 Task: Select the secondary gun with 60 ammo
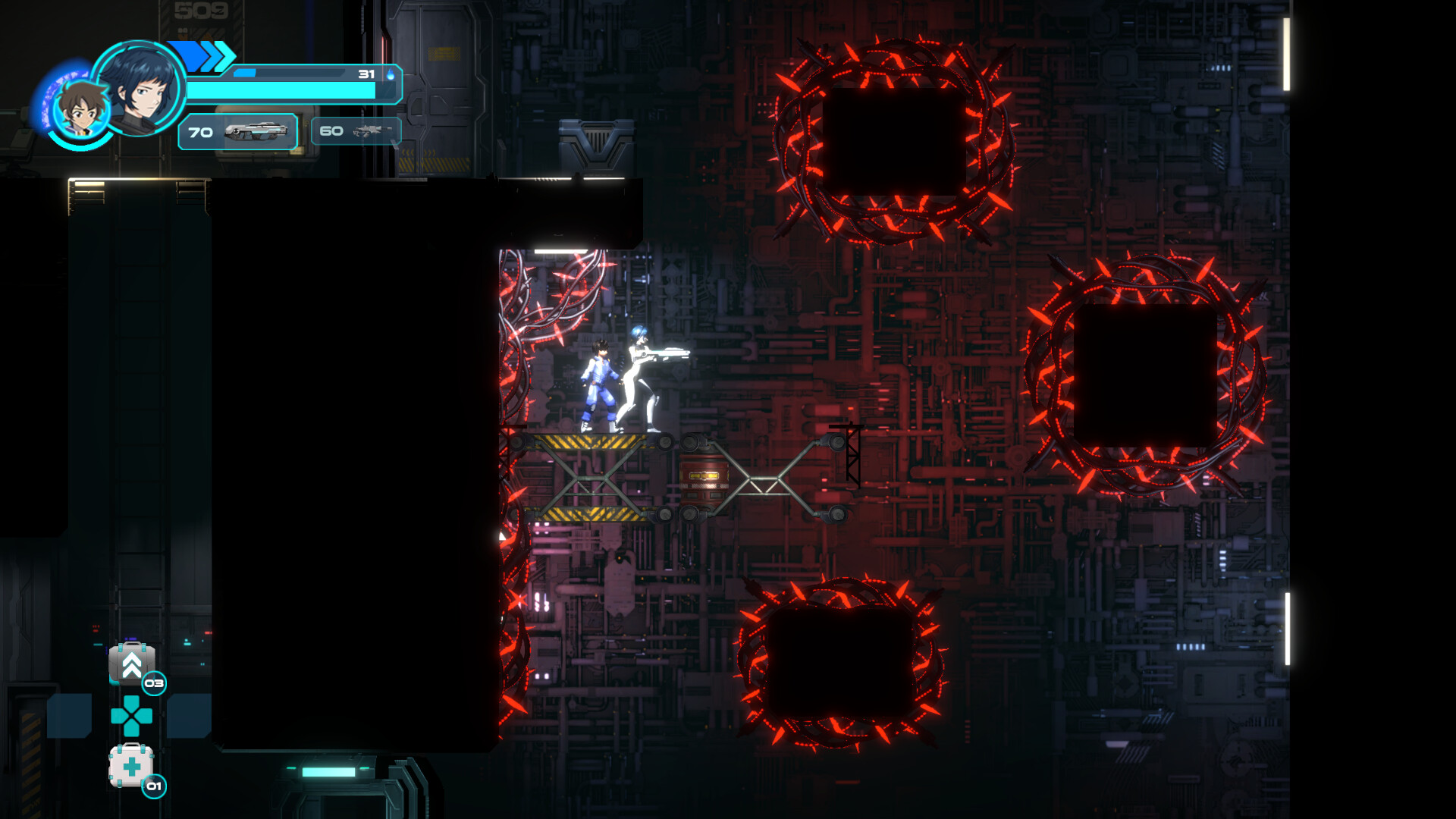point(355,130)
